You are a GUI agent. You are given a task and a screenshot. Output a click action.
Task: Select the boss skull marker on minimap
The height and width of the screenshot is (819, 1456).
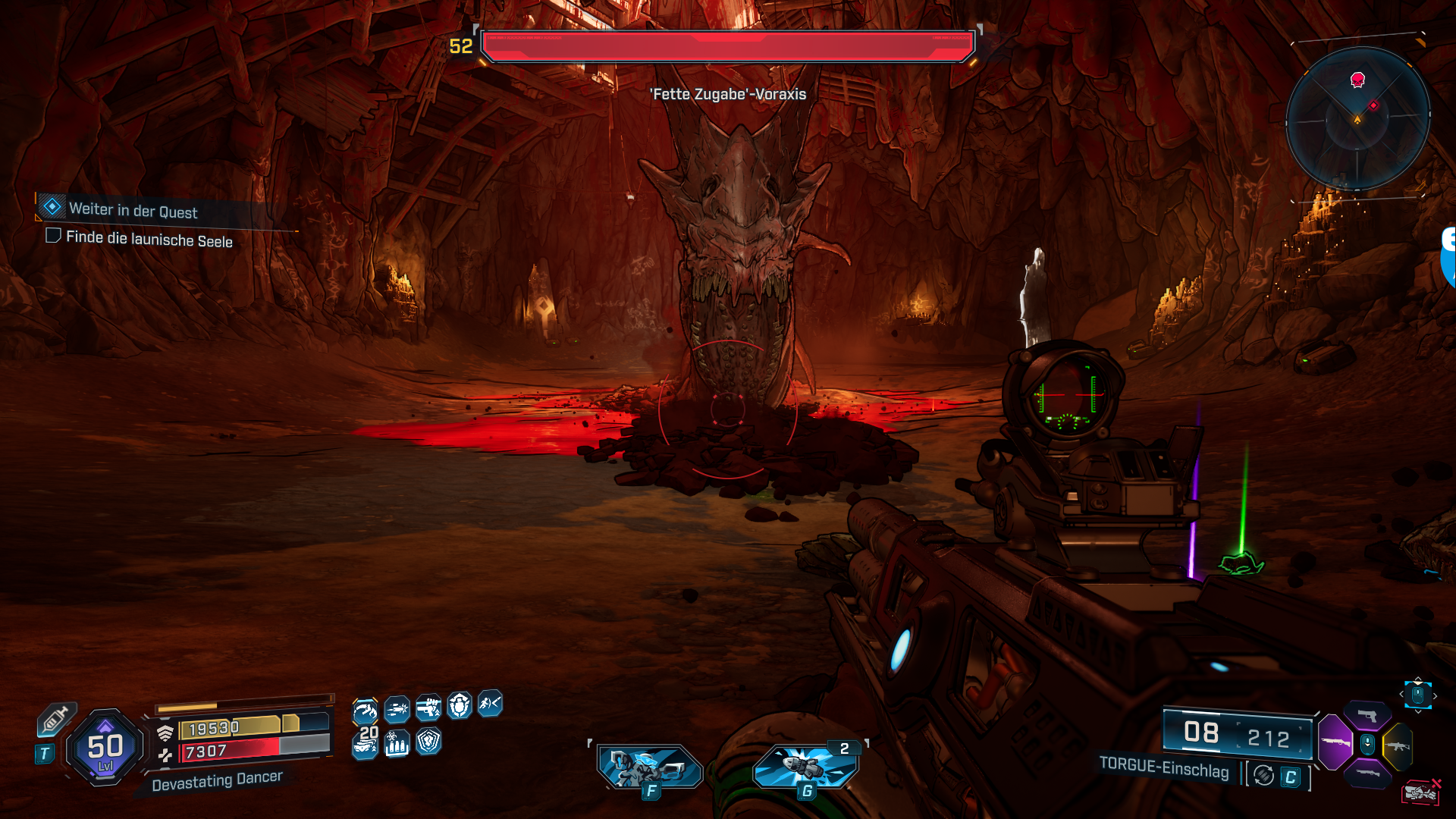pyautogui.click(x=1357, y=80)
